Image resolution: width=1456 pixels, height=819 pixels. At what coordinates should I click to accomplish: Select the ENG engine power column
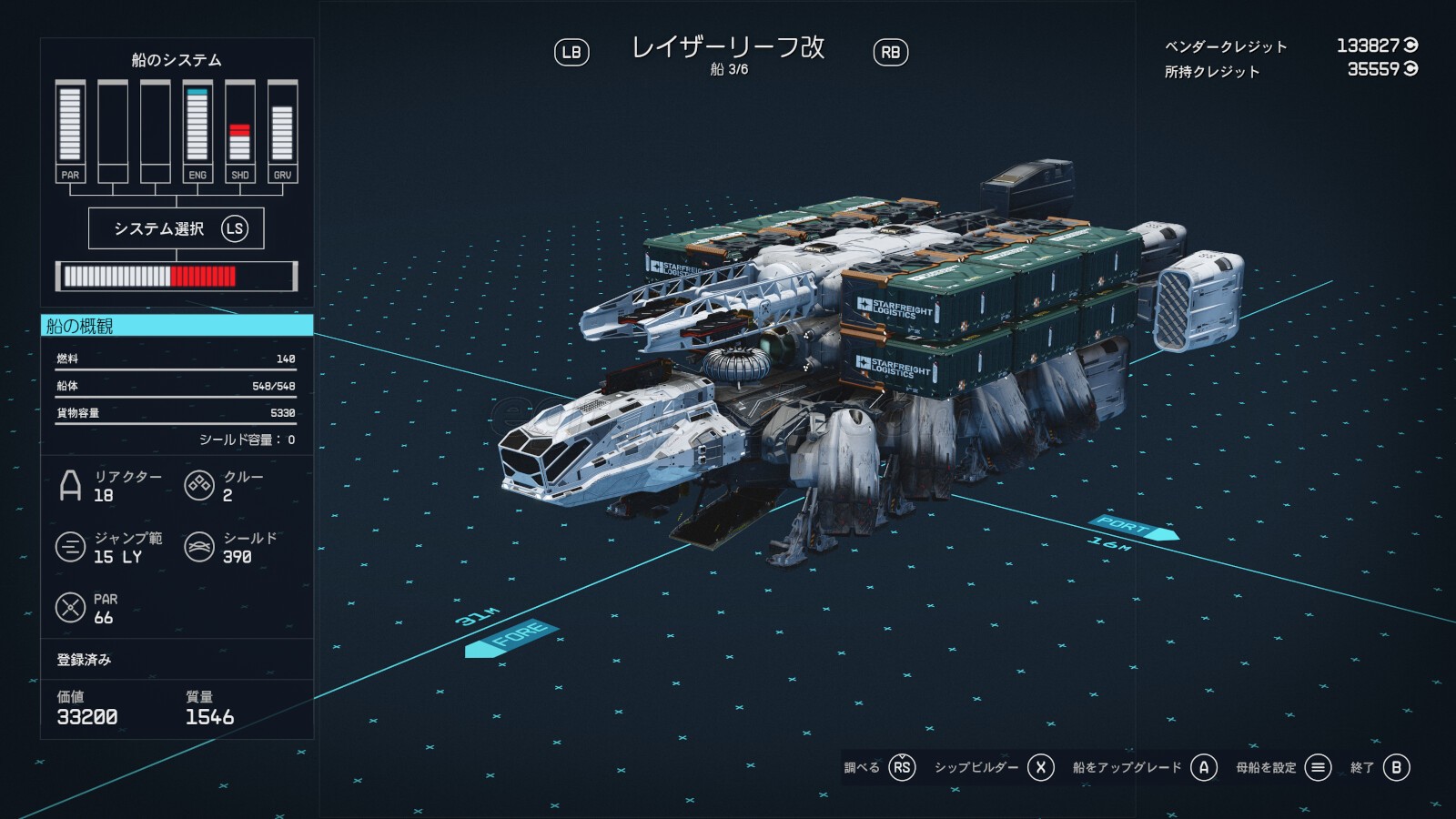coord(197,132)
